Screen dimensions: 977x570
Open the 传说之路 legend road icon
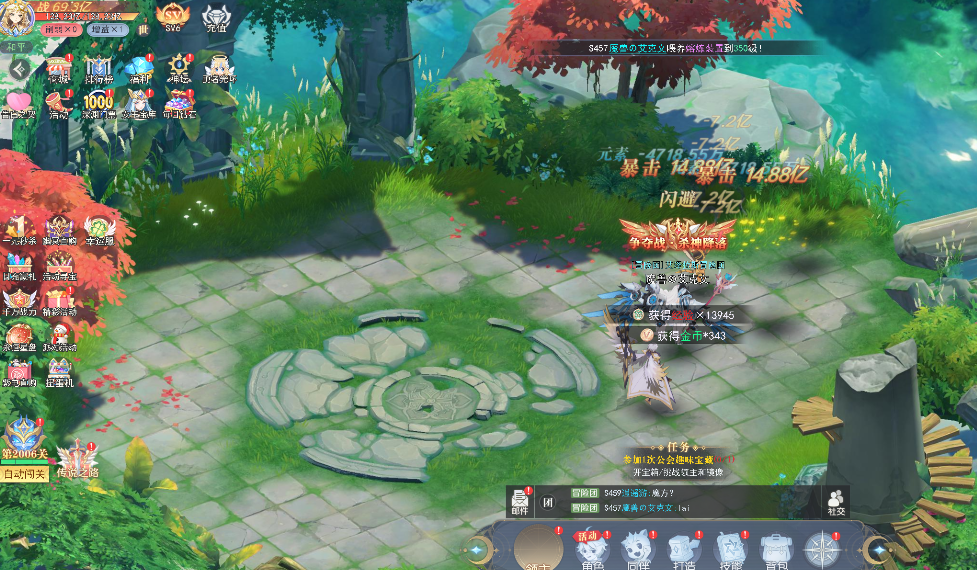[77, 461]
